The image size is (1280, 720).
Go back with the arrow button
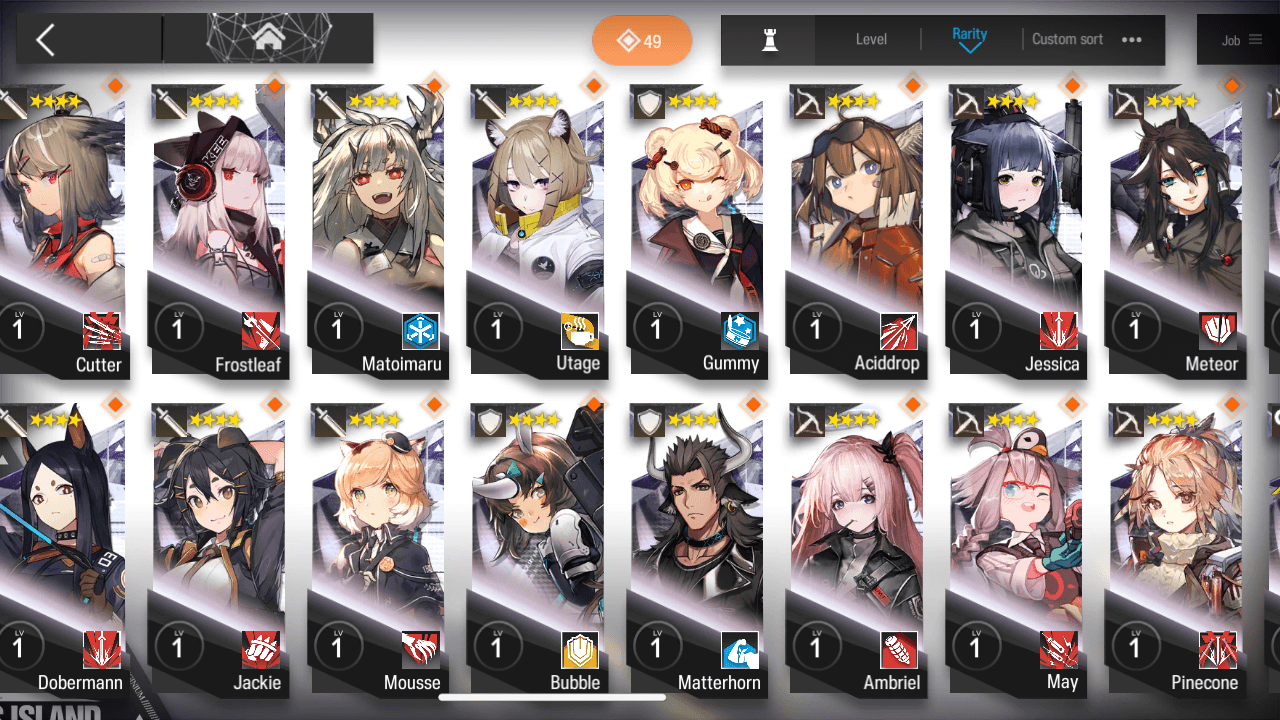tap(45, 40)
